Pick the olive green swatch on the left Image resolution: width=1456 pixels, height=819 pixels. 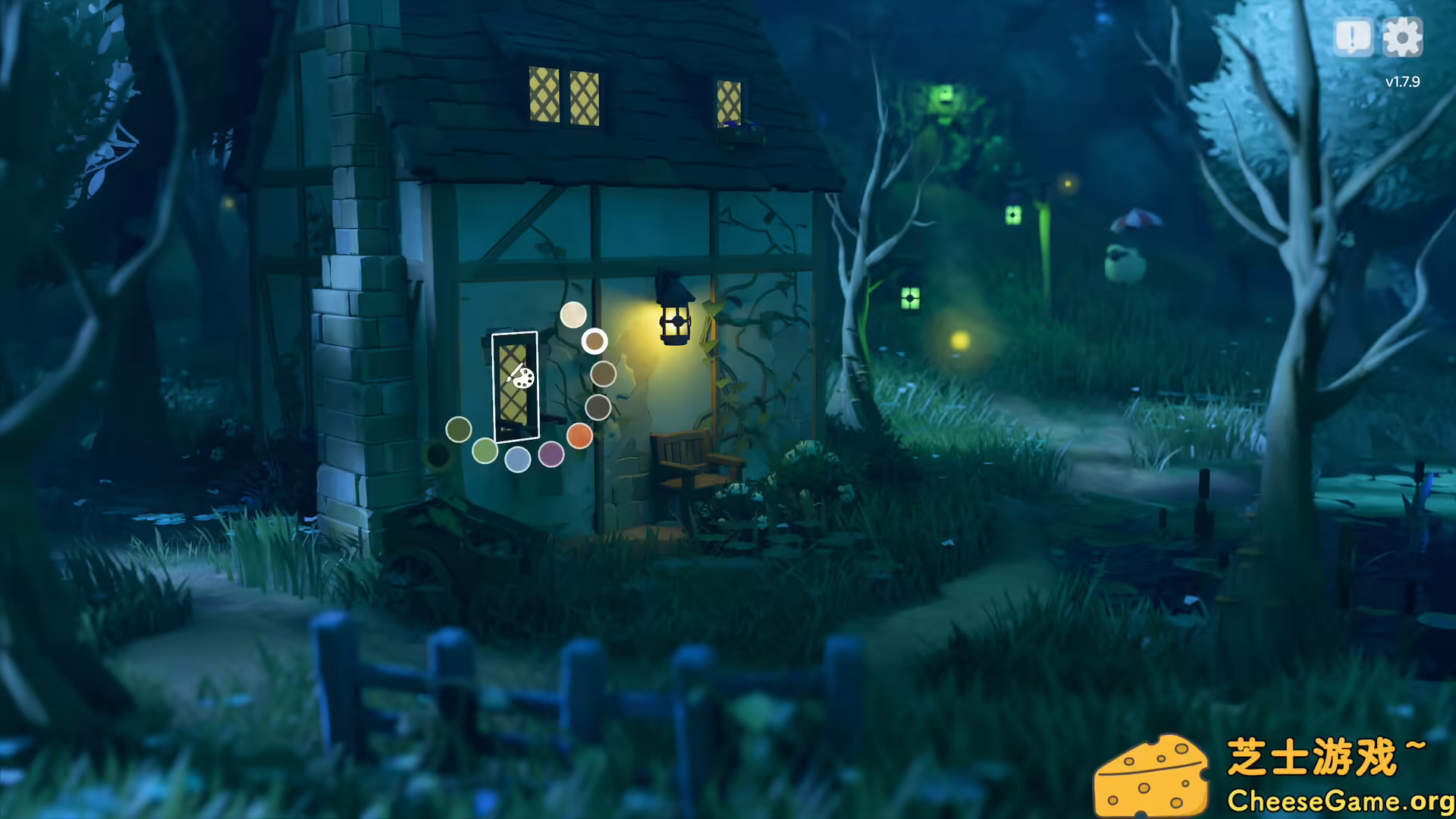click(x=460, y=429)
